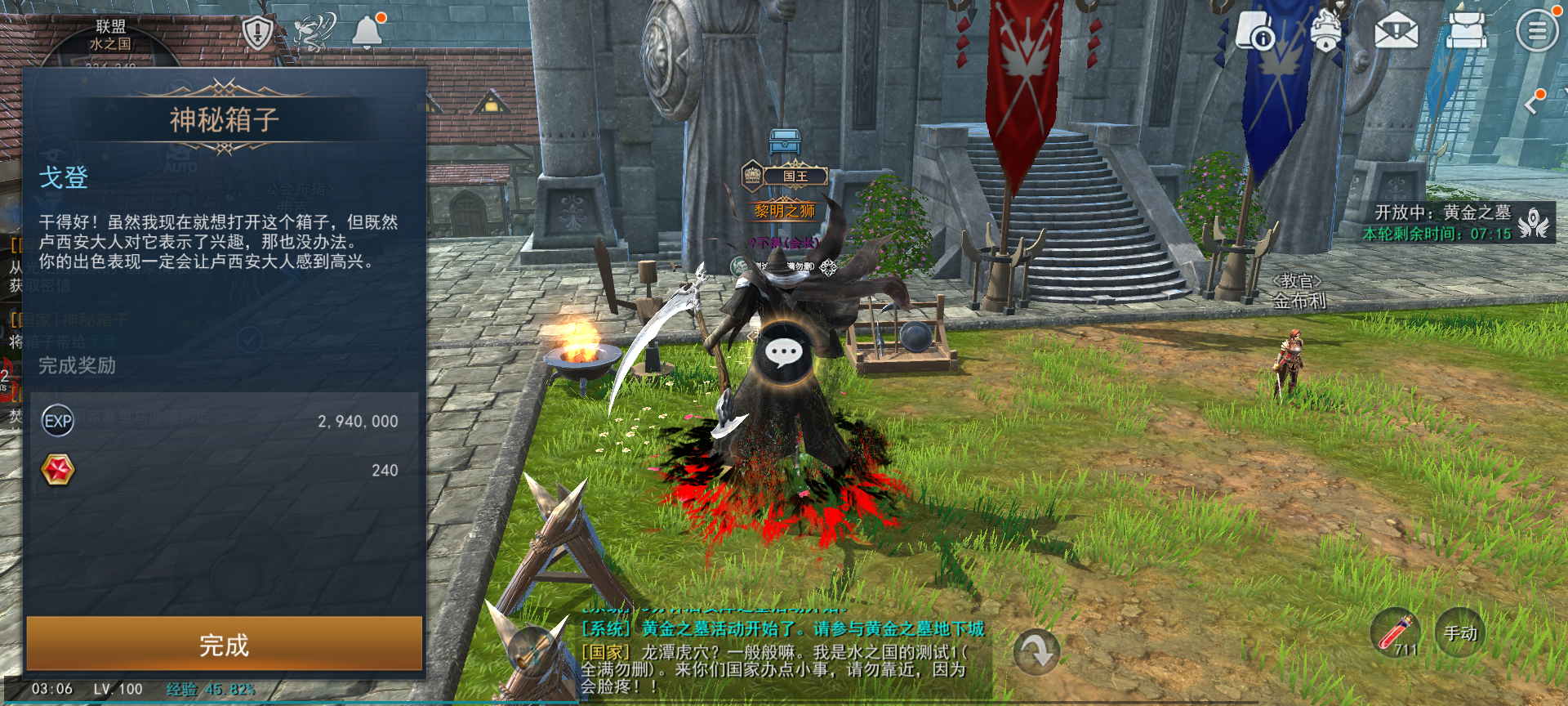Open the main menu hamburger icon
This screenshot has width=1568, height=706.
click(x=1537, y=31)
